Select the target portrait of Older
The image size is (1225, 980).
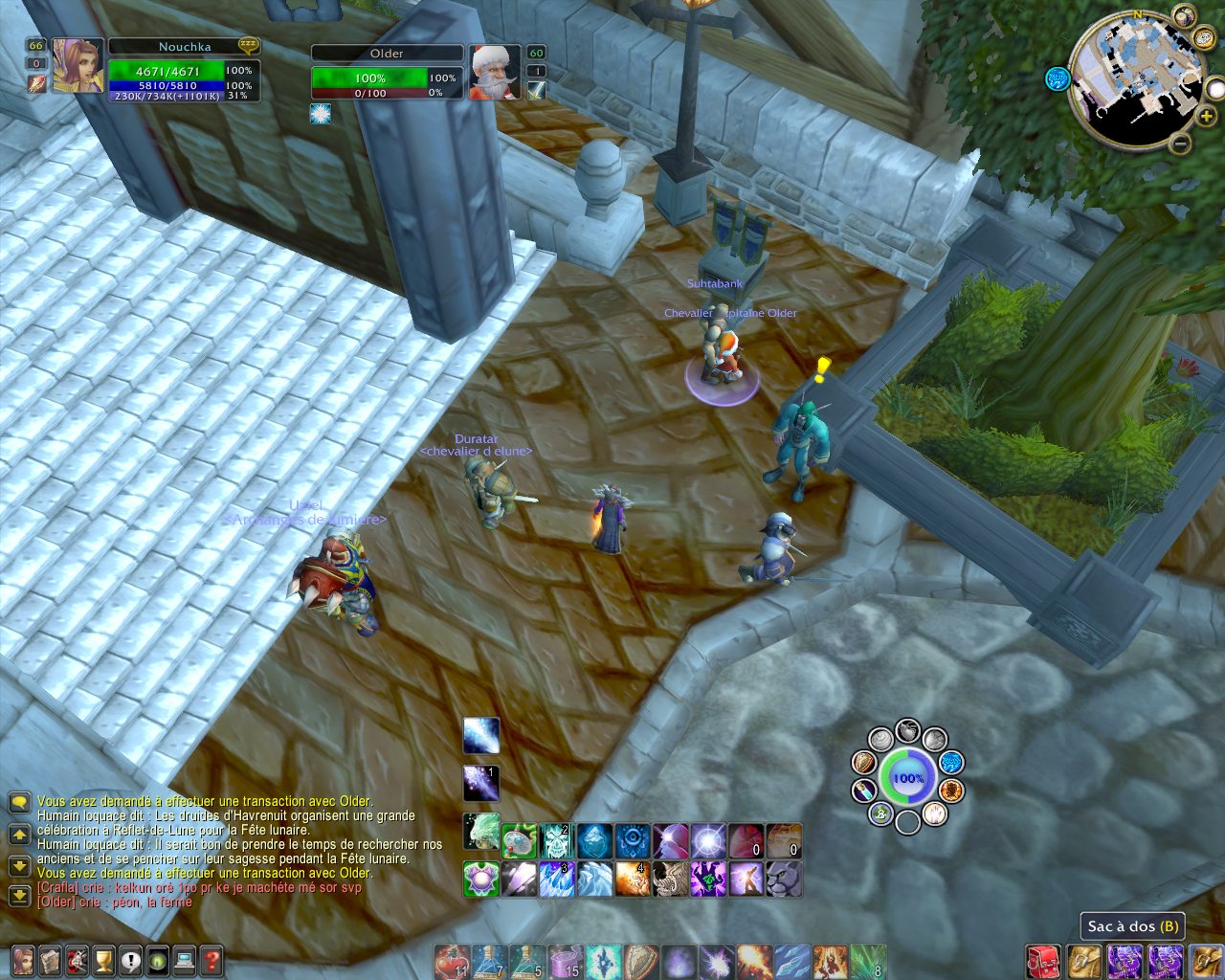click(x=494, y=72)
